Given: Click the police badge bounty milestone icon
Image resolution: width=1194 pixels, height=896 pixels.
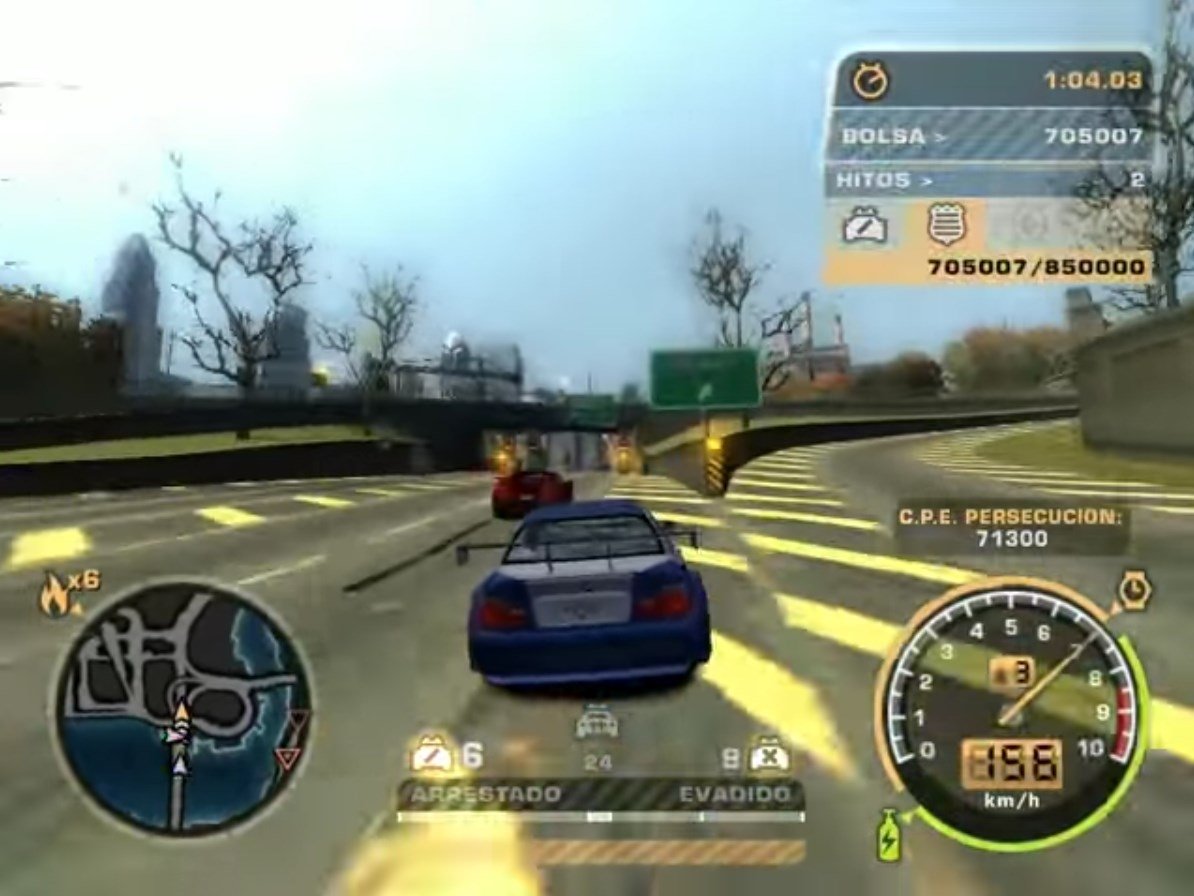Looking at the screenshot, I should pyautogui.click(x=946, y=224).
